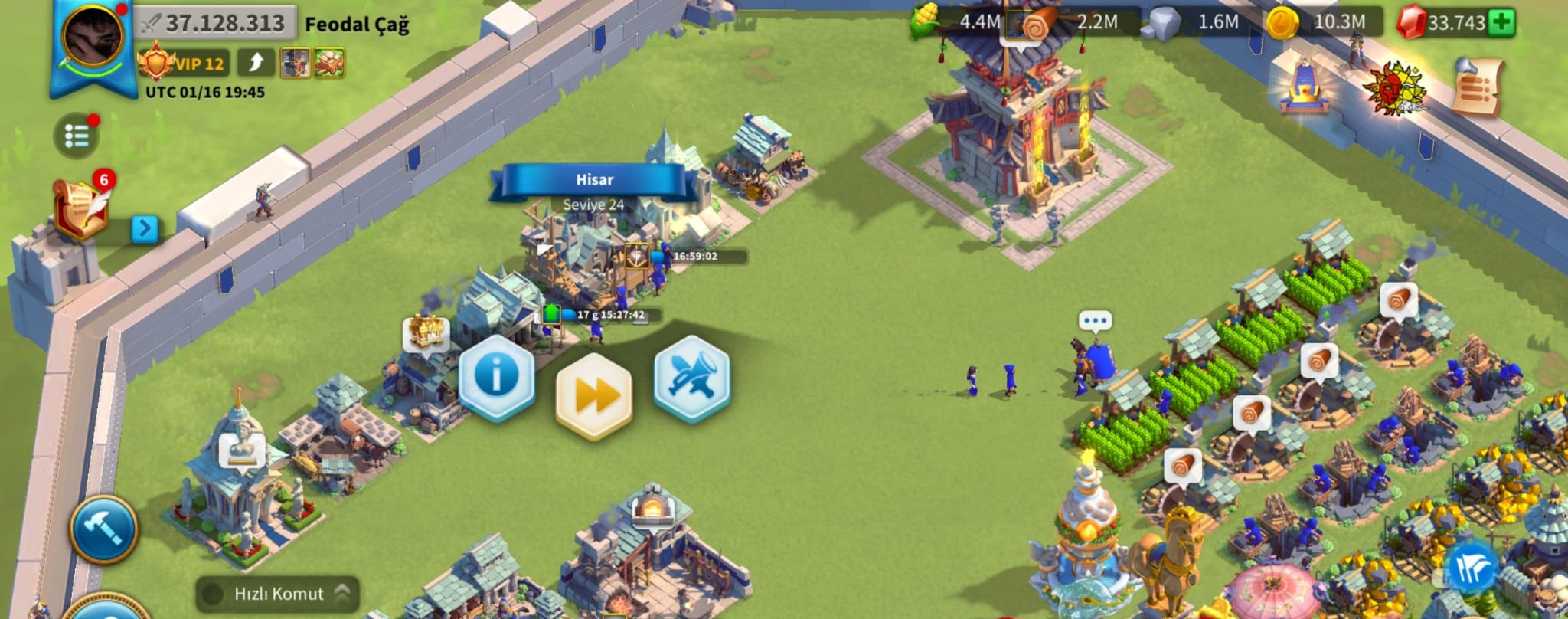Click the power rating sword panel
Image resolution: width=1568 pixels, height=619 pixels.
pyautogui.click(x=215, y=23)
